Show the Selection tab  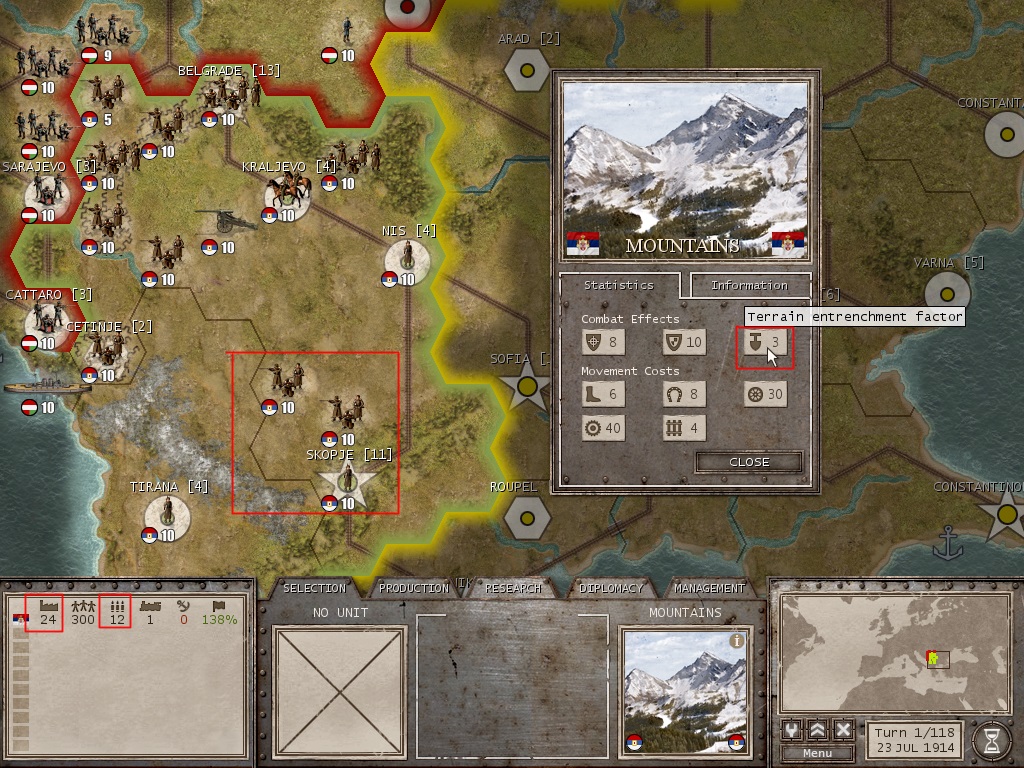[315, 588]
